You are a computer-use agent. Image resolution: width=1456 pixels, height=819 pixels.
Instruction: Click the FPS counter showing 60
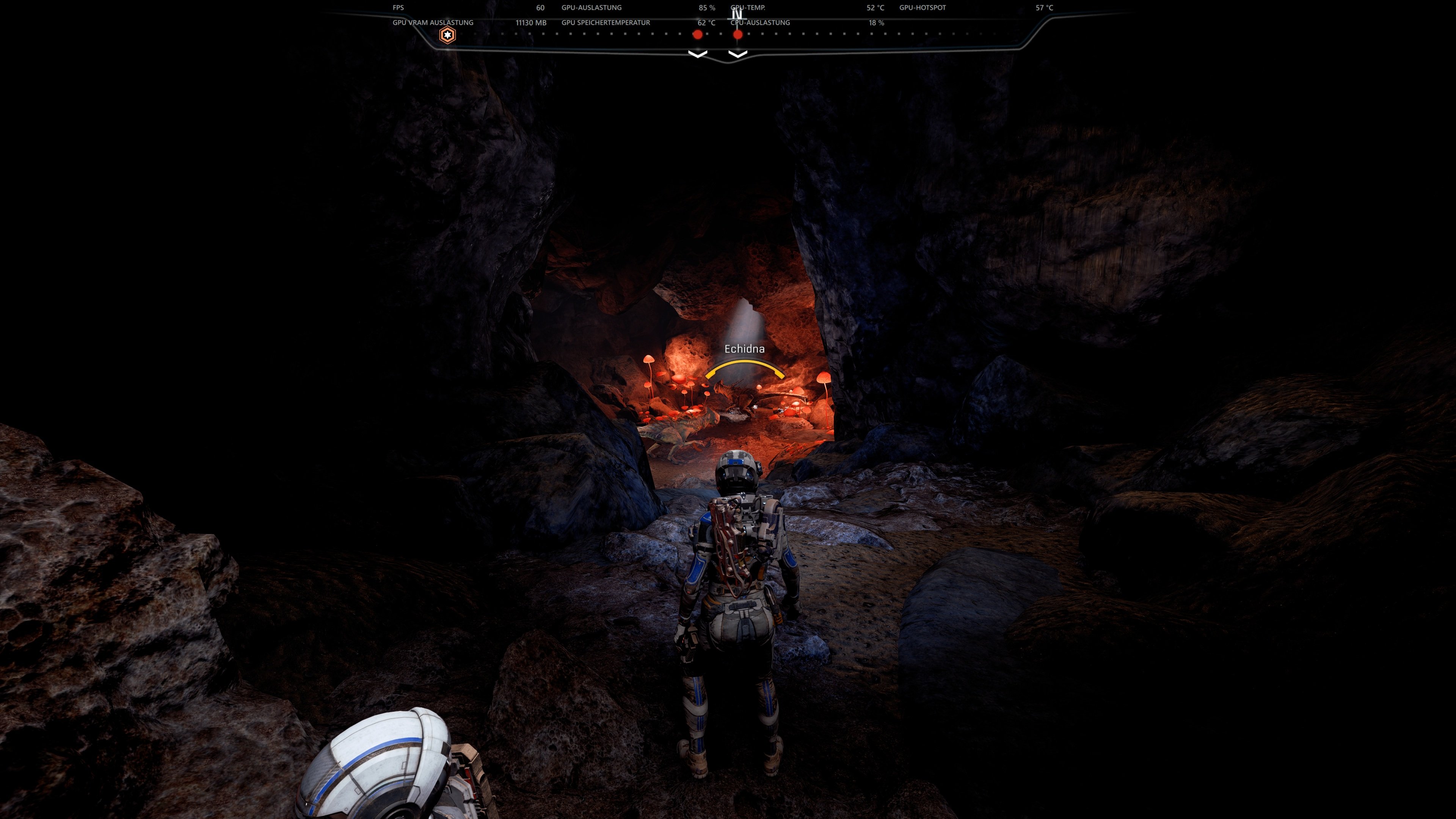[540, 8]
